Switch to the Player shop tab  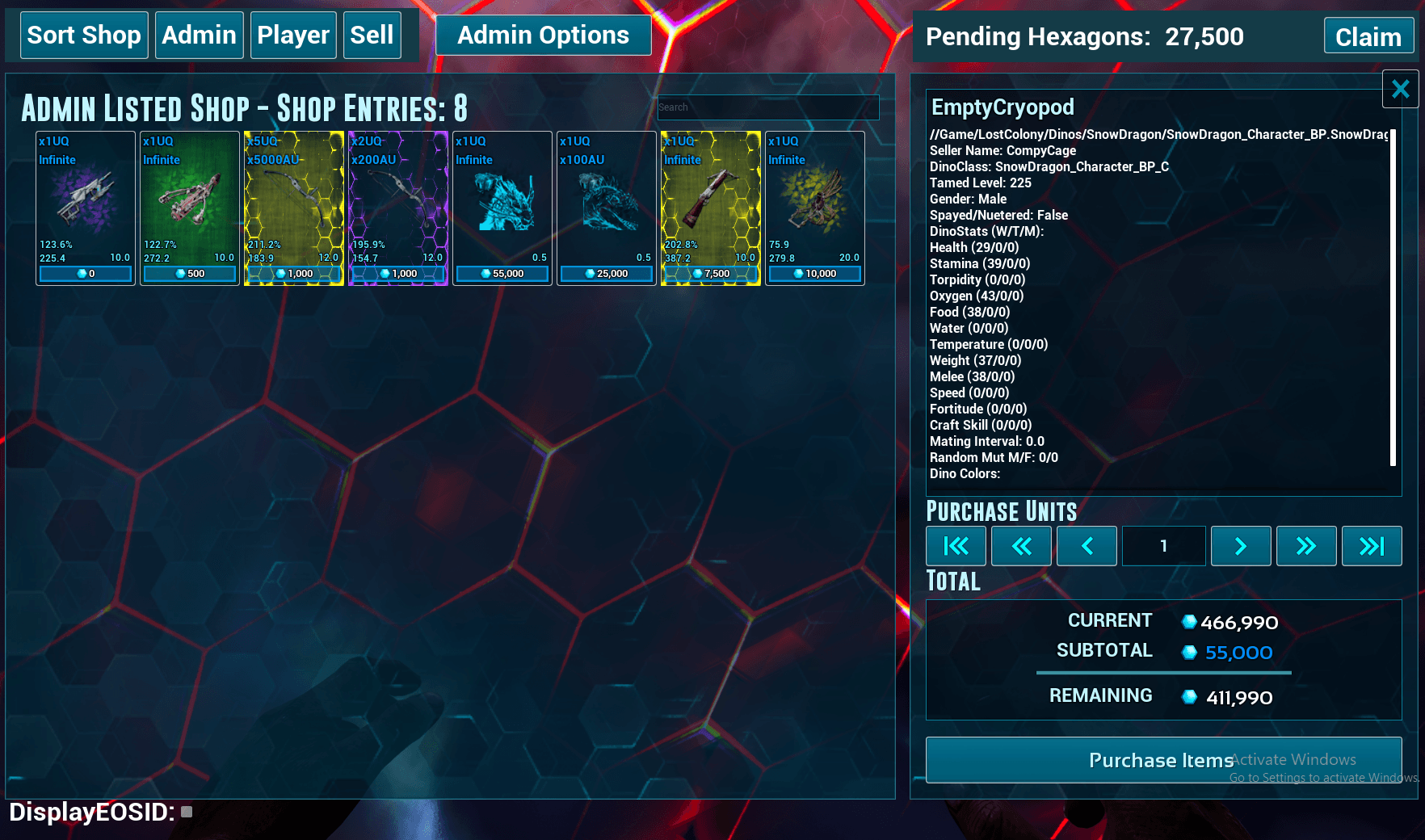tap(293, 36)
